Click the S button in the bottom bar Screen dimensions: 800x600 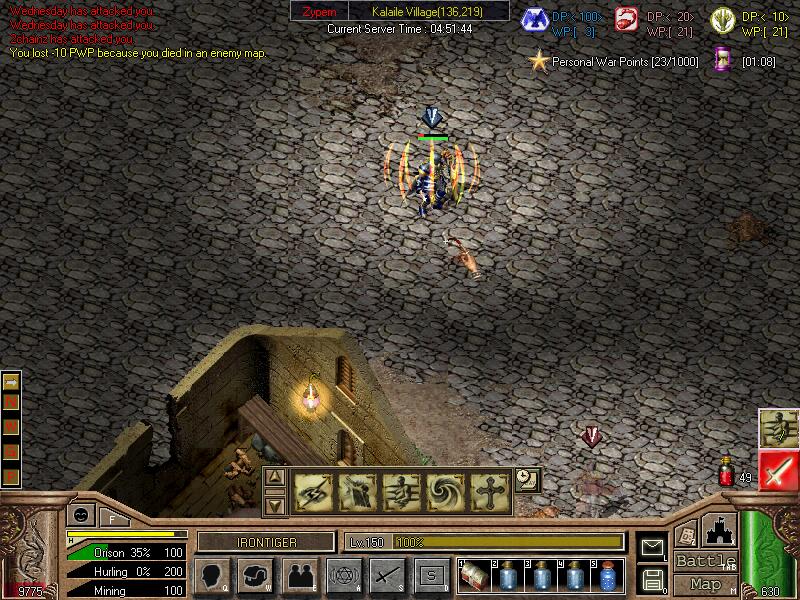click(431, 576)
